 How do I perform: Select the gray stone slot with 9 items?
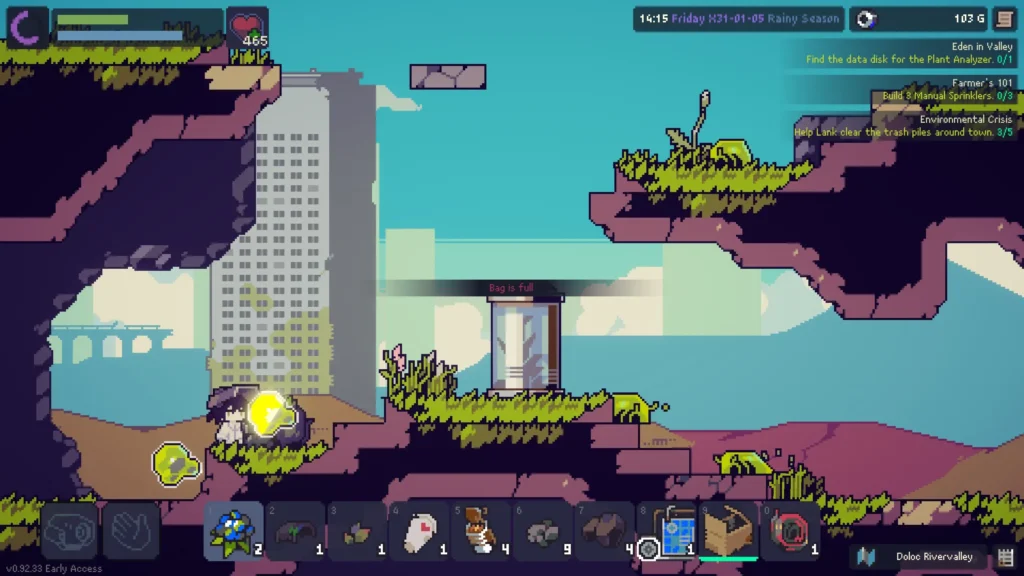[x=543, y=531]
